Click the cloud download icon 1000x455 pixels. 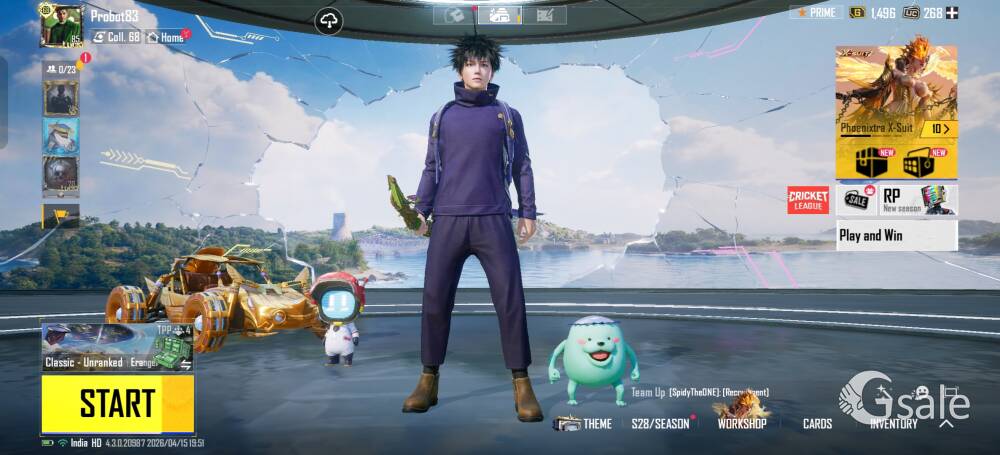tap(329, 20)
